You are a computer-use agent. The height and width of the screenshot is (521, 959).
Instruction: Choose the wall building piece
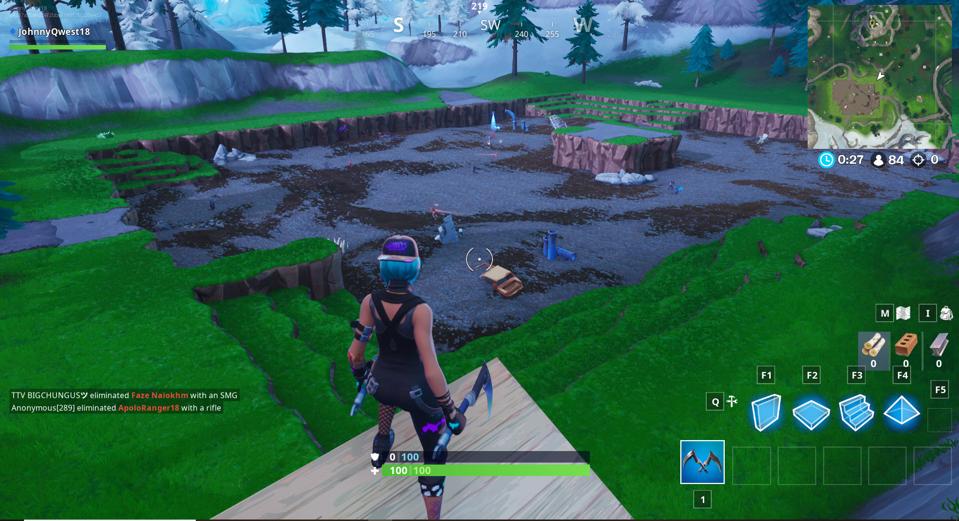point(766,411)
